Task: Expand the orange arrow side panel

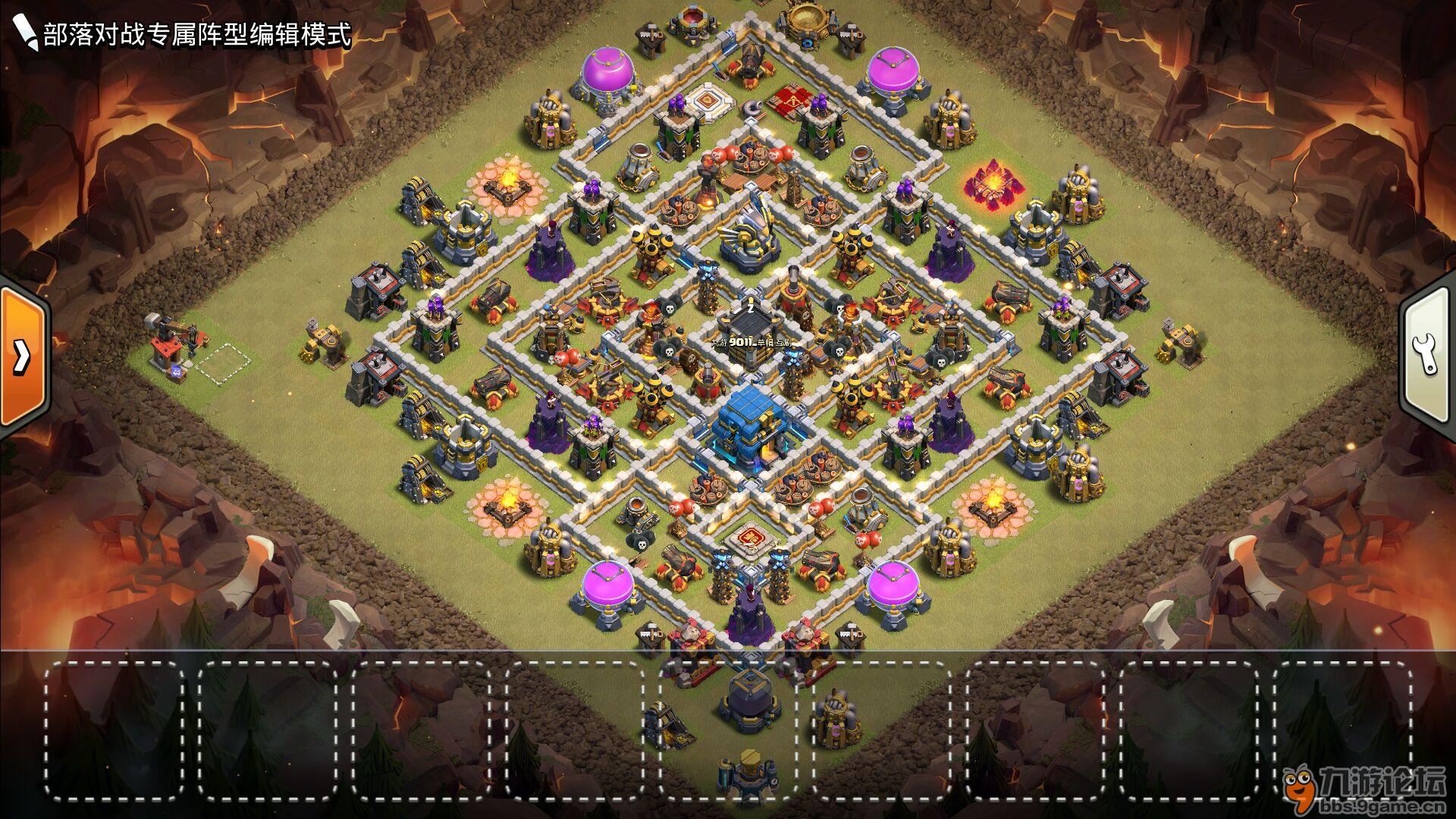Action: pyautogui.click(x=23, y=355)
